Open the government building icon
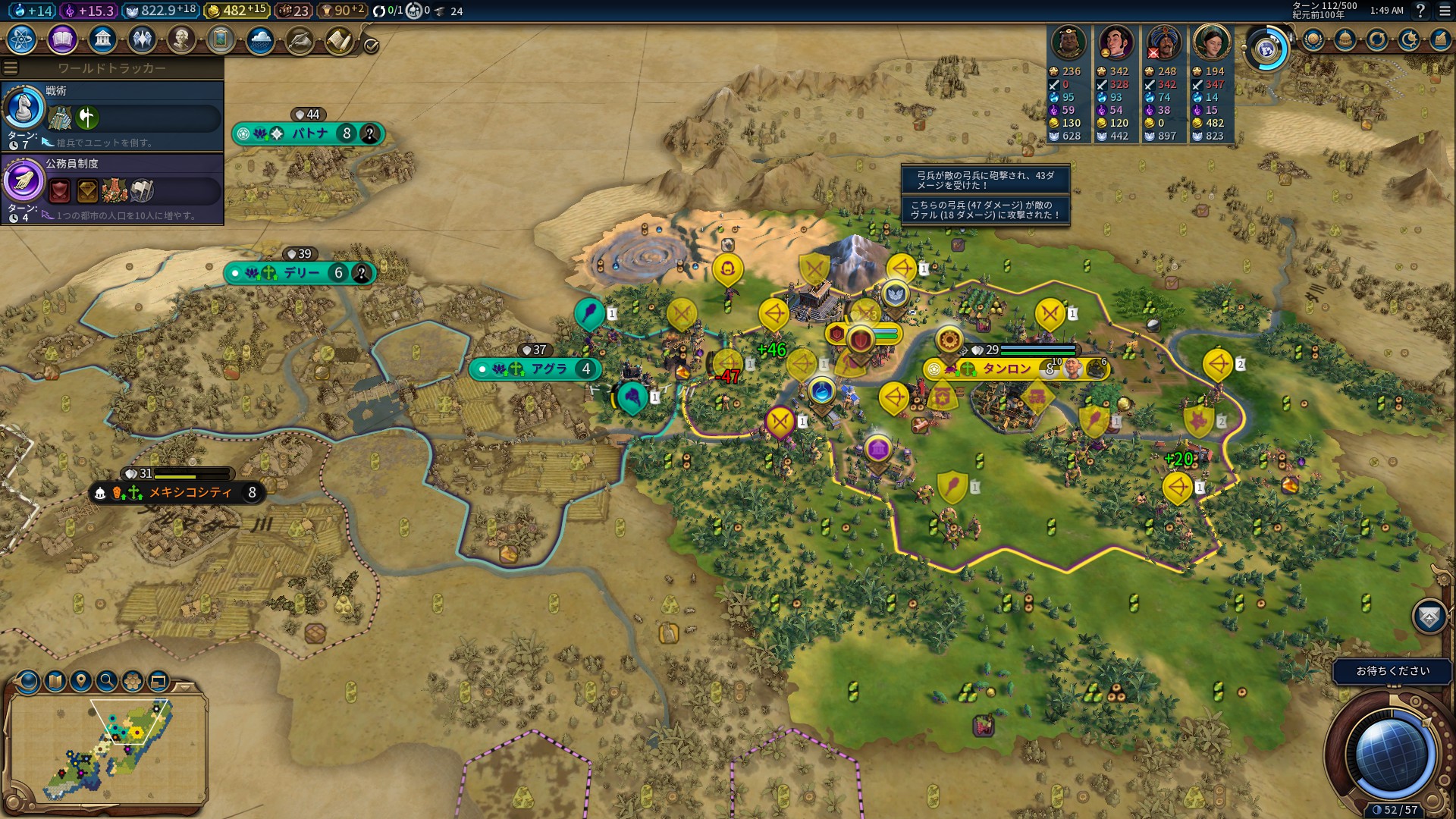The width and height of the screenshot is (1456, 819). pyautogui.click(x=102, y=39)
